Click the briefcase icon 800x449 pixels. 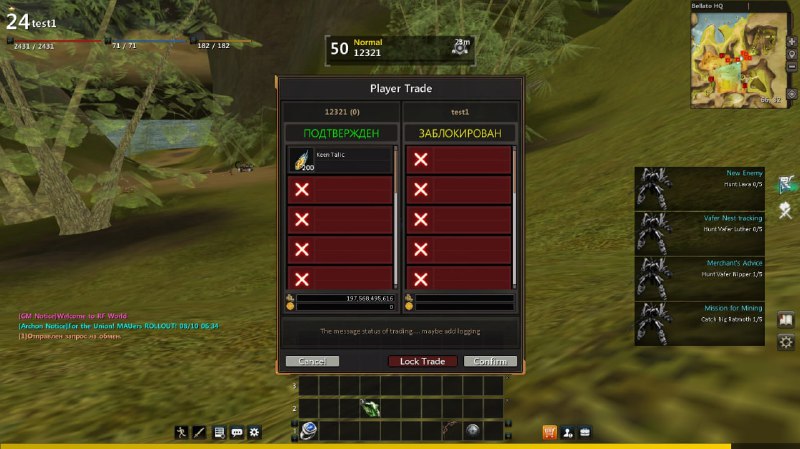[x=585, y=432]
